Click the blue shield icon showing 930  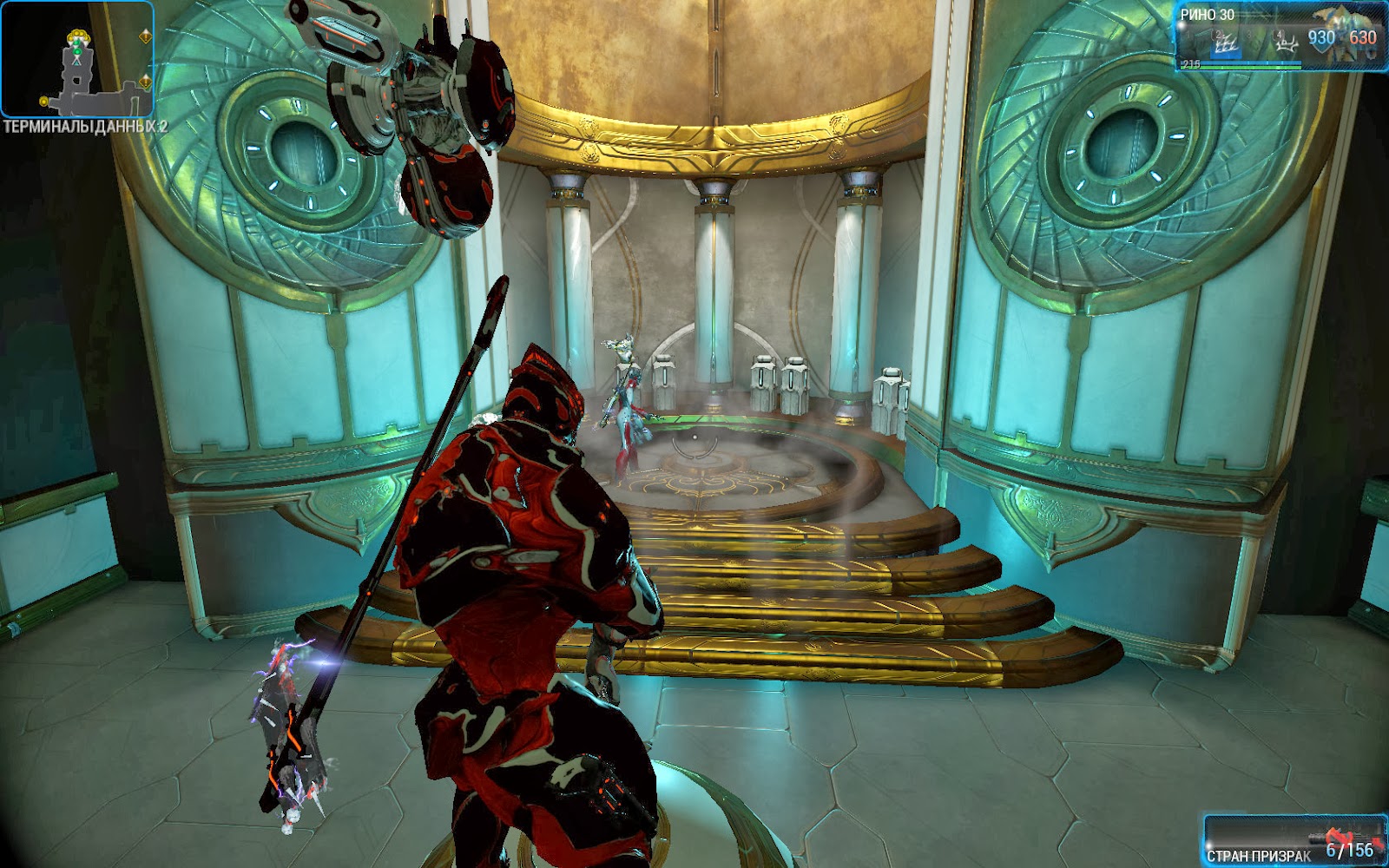[1320, 39]
